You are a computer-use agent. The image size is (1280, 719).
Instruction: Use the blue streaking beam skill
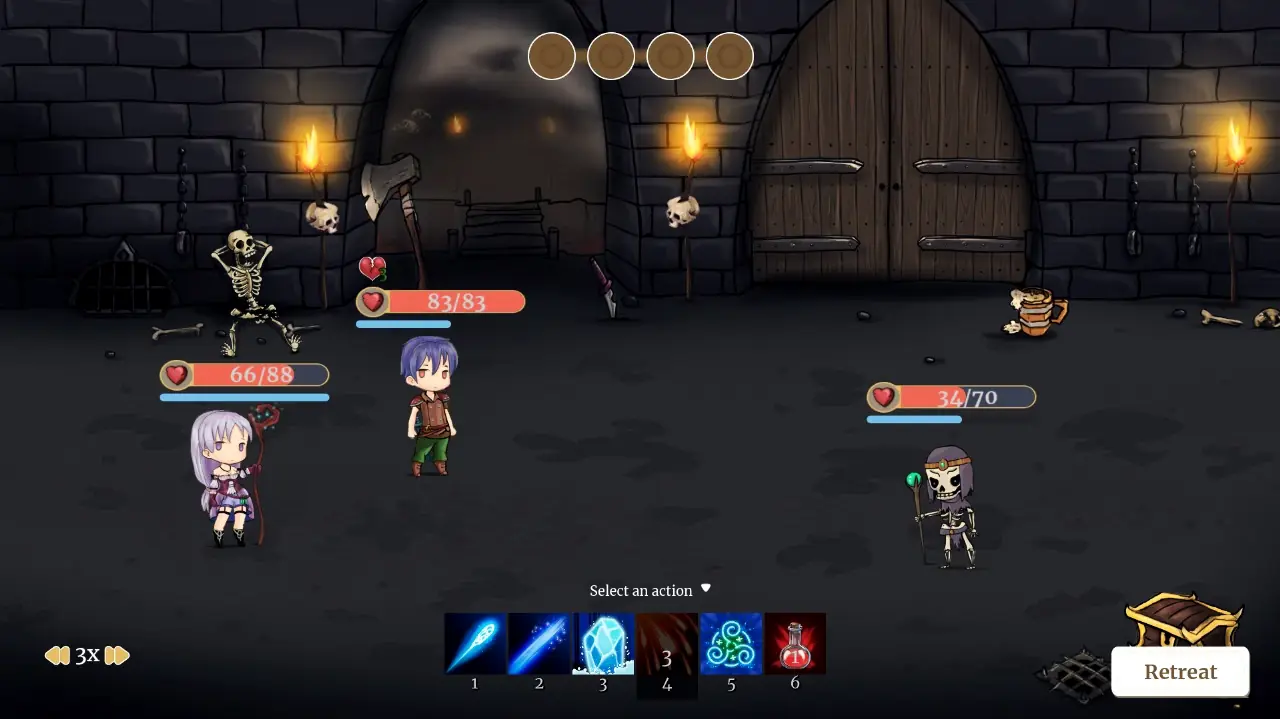click(x=539, y=644)
